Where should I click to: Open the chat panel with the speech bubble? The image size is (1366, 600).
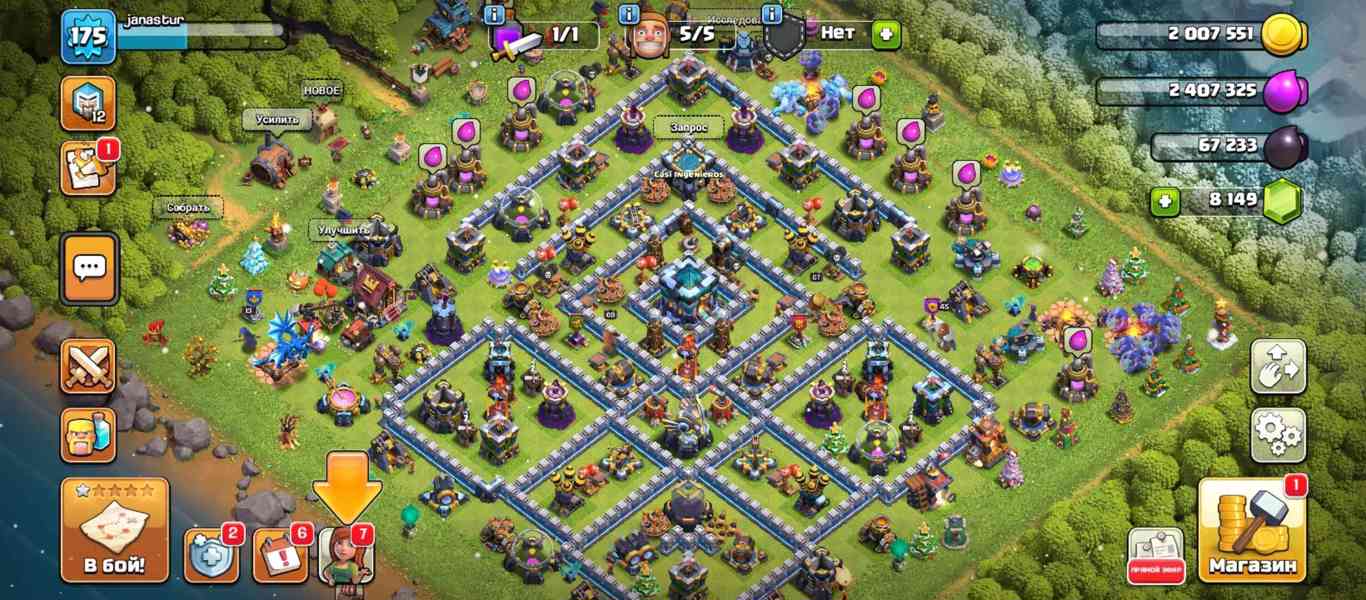tap(89, 268)
